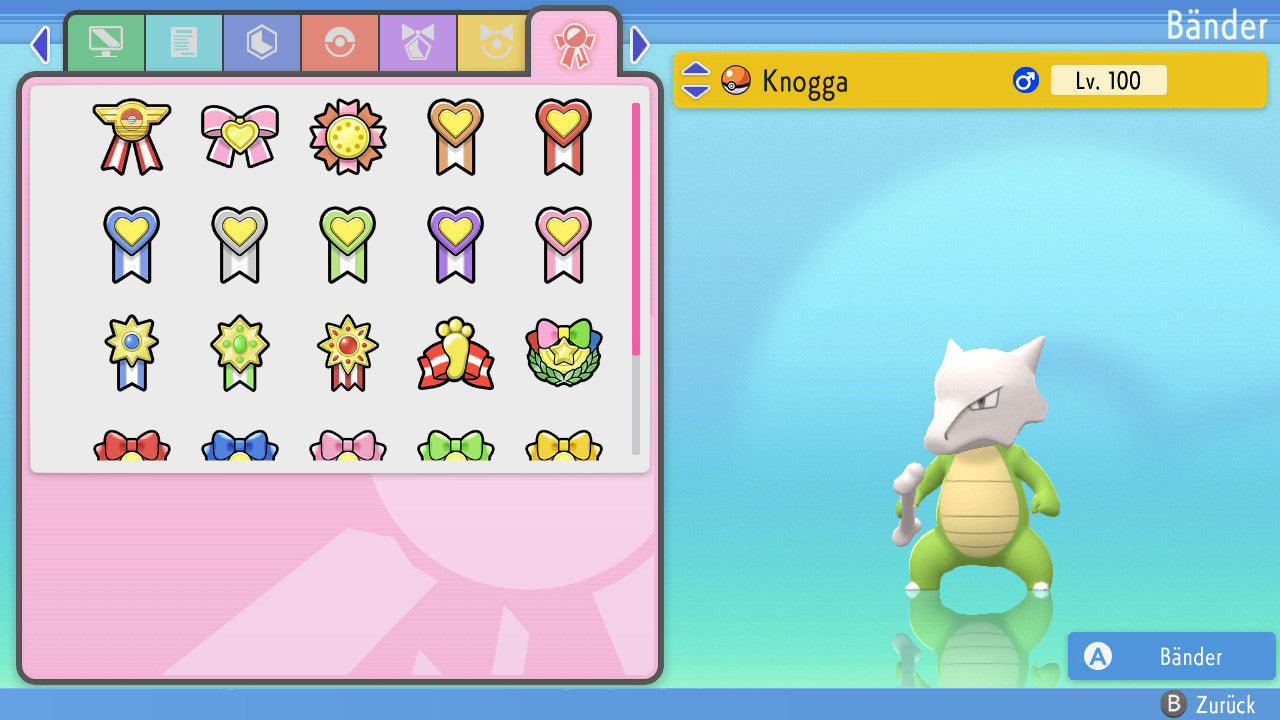The width and height of the screenshot is (1280, 720).
Task: Click the left arrow beside the tabs
Action: tap(40, 44)
